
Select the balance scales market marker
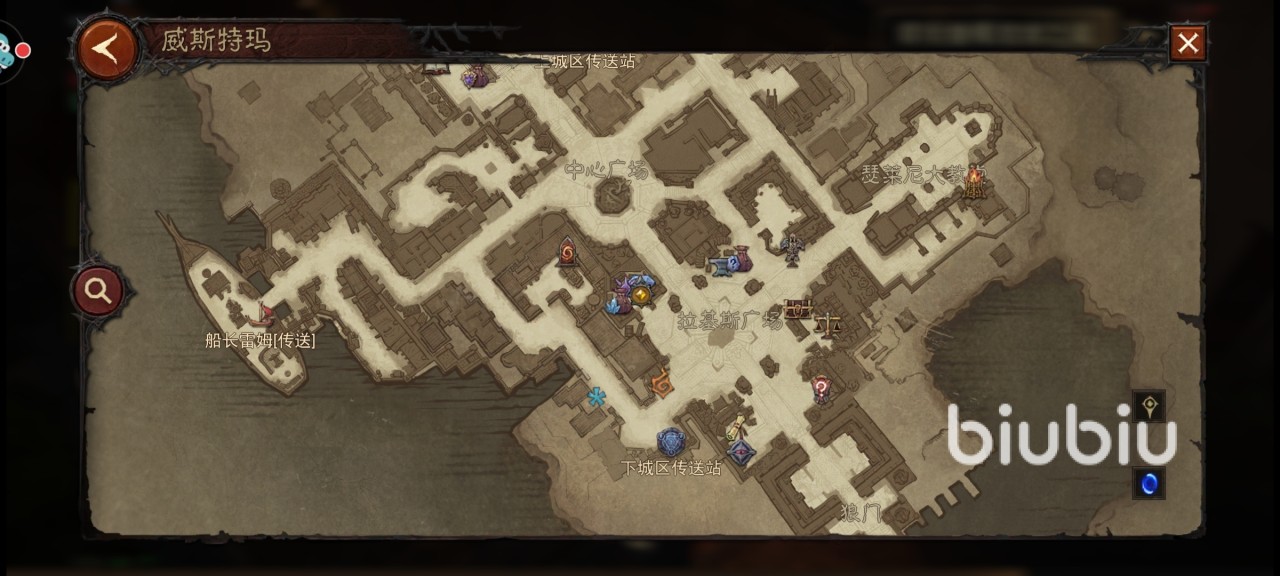pyautogui.click(x=828, y=324)
